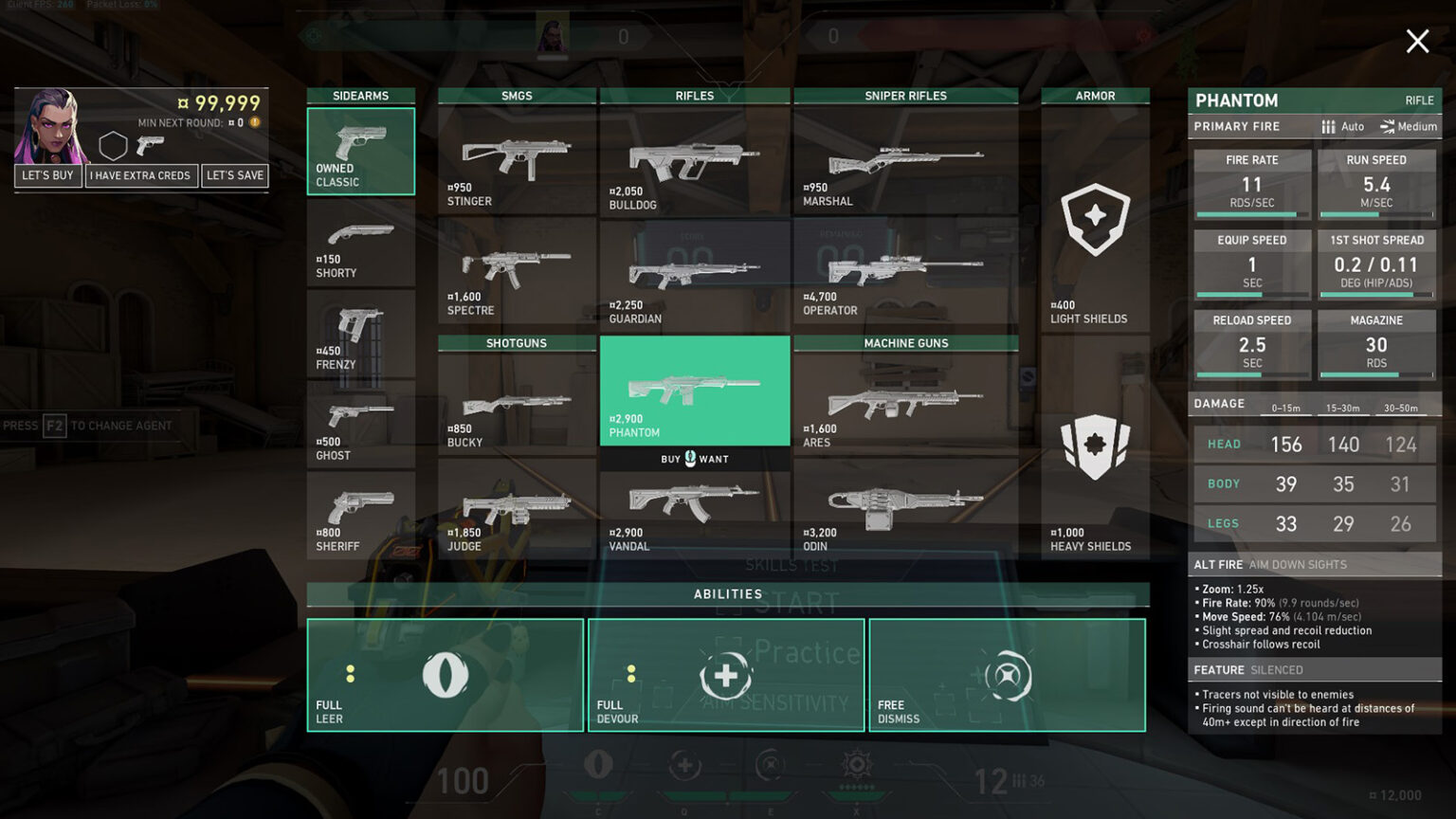Select the Leer ability icon

(x=446, y=676)
